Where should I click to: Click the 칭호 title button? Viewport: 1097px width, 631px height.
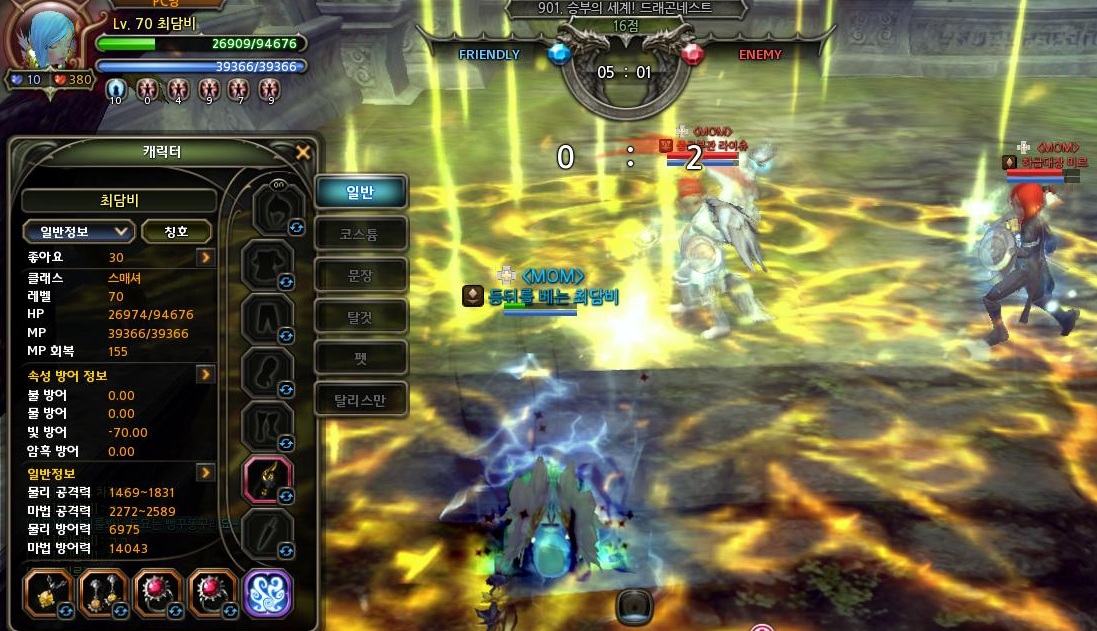click(176, 231)
